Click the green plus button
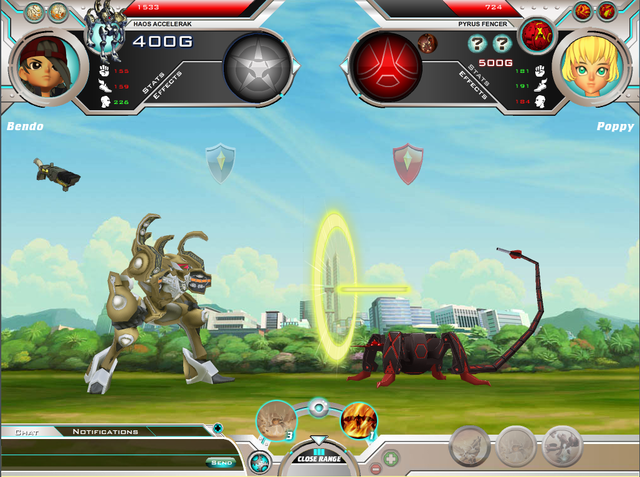 click(x=391, y=459)
